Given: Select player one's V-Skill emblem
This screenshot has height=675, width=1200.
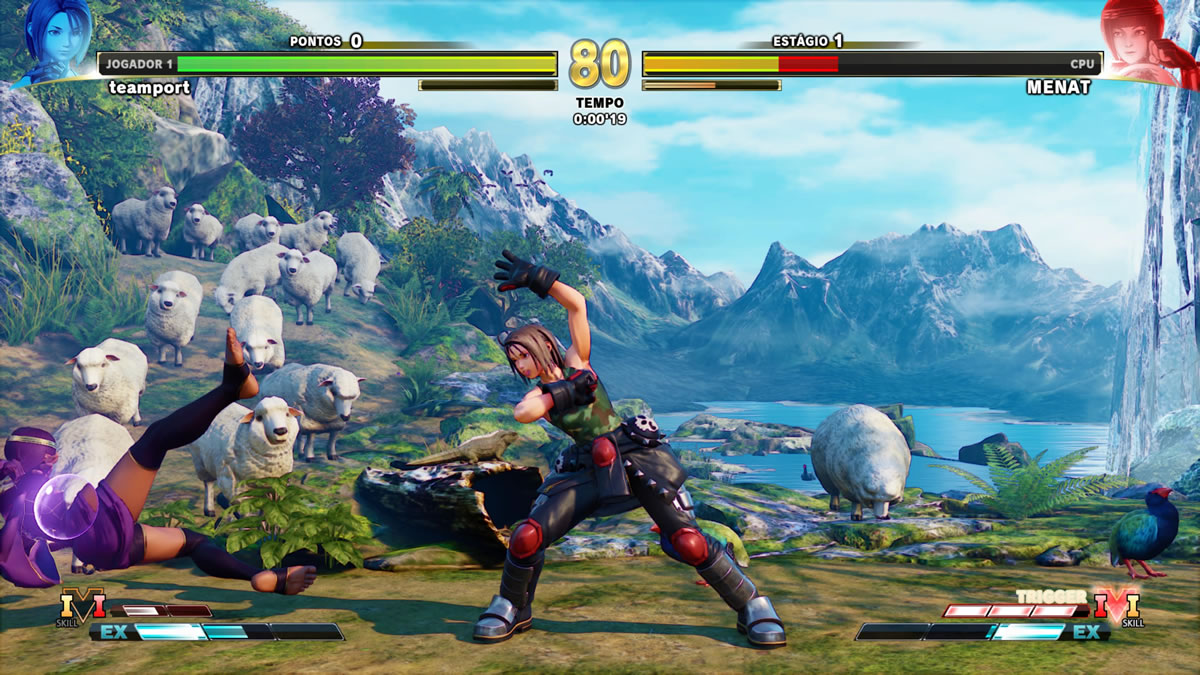Looking at the screenshot, I should point(82,605).
